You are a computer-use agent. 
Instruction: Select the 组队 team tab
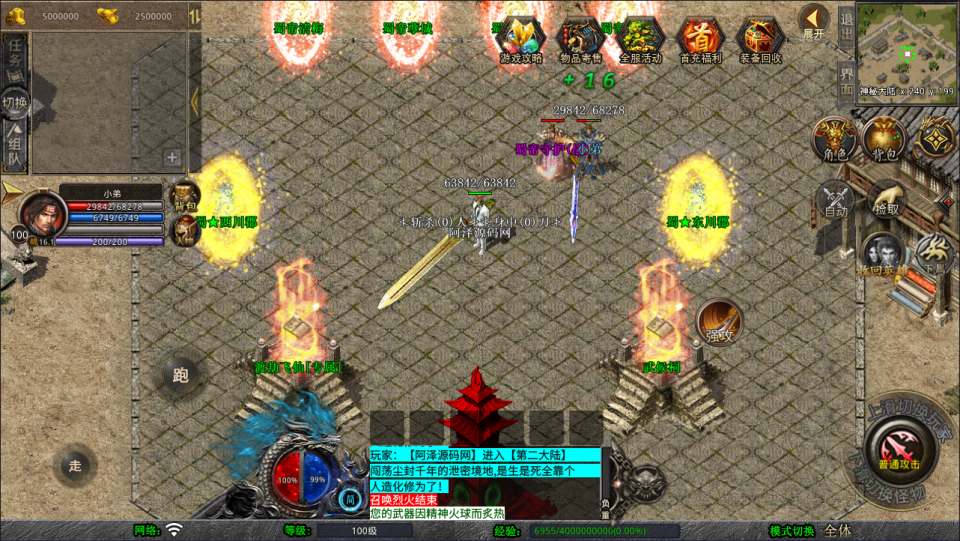tap(15, 148)
